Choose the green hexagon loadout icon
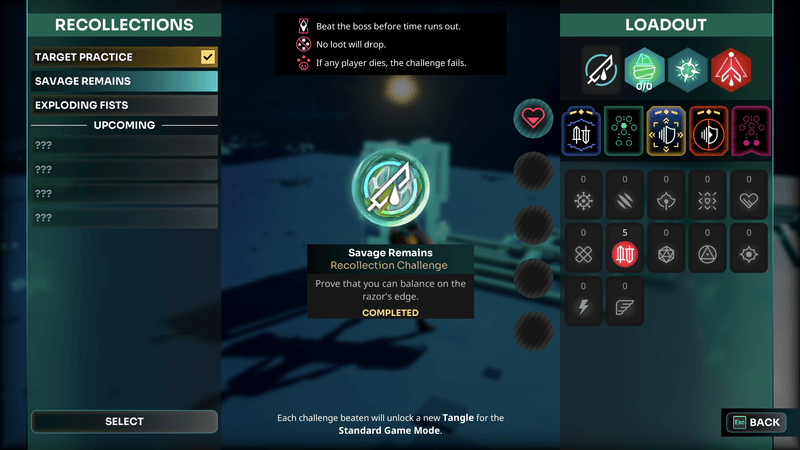Screen dimensions: 800x450 [645, 69]
